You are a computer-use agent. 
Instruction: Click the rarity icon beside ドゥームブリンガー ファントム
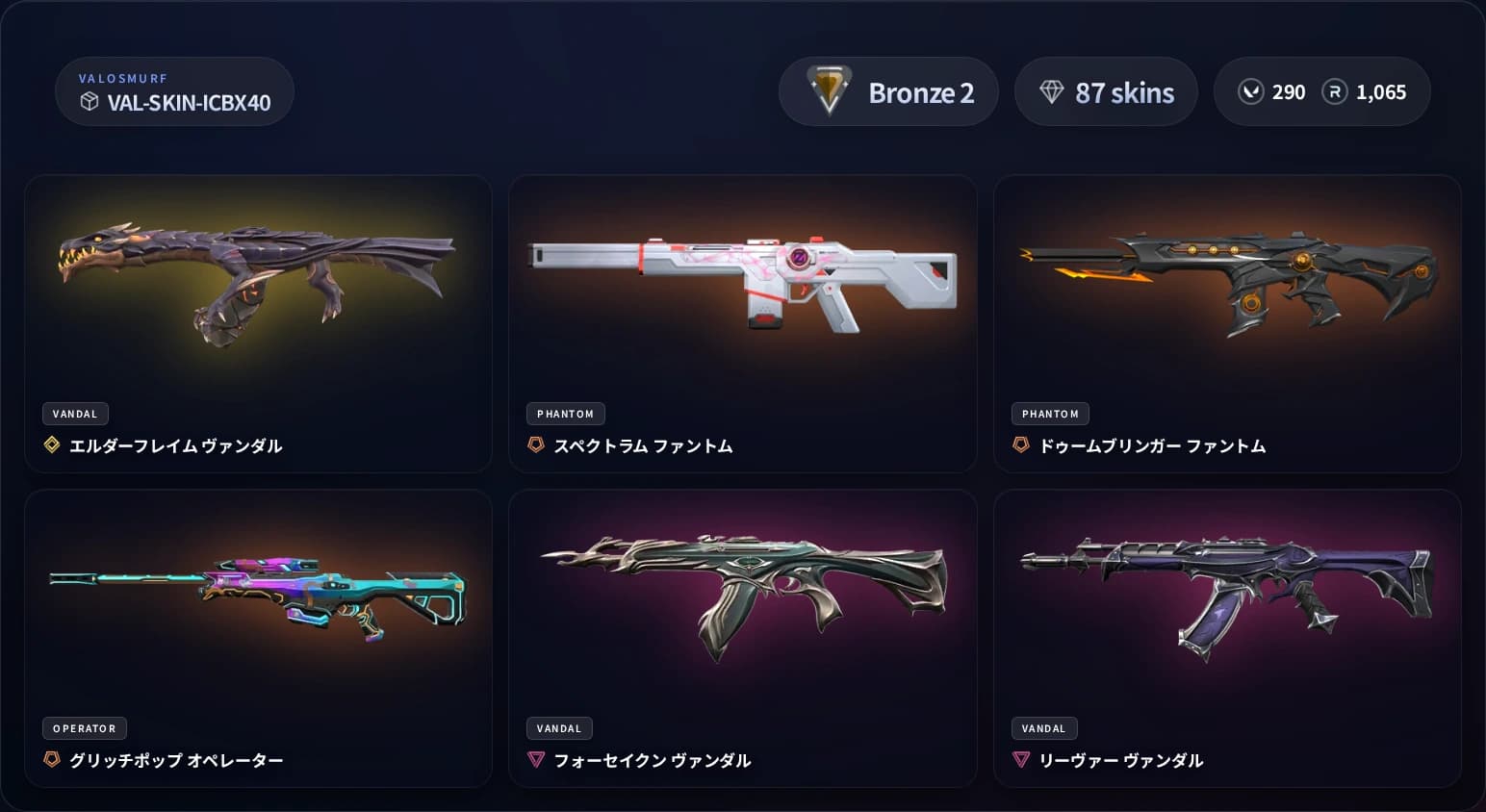pos(1020,445)
